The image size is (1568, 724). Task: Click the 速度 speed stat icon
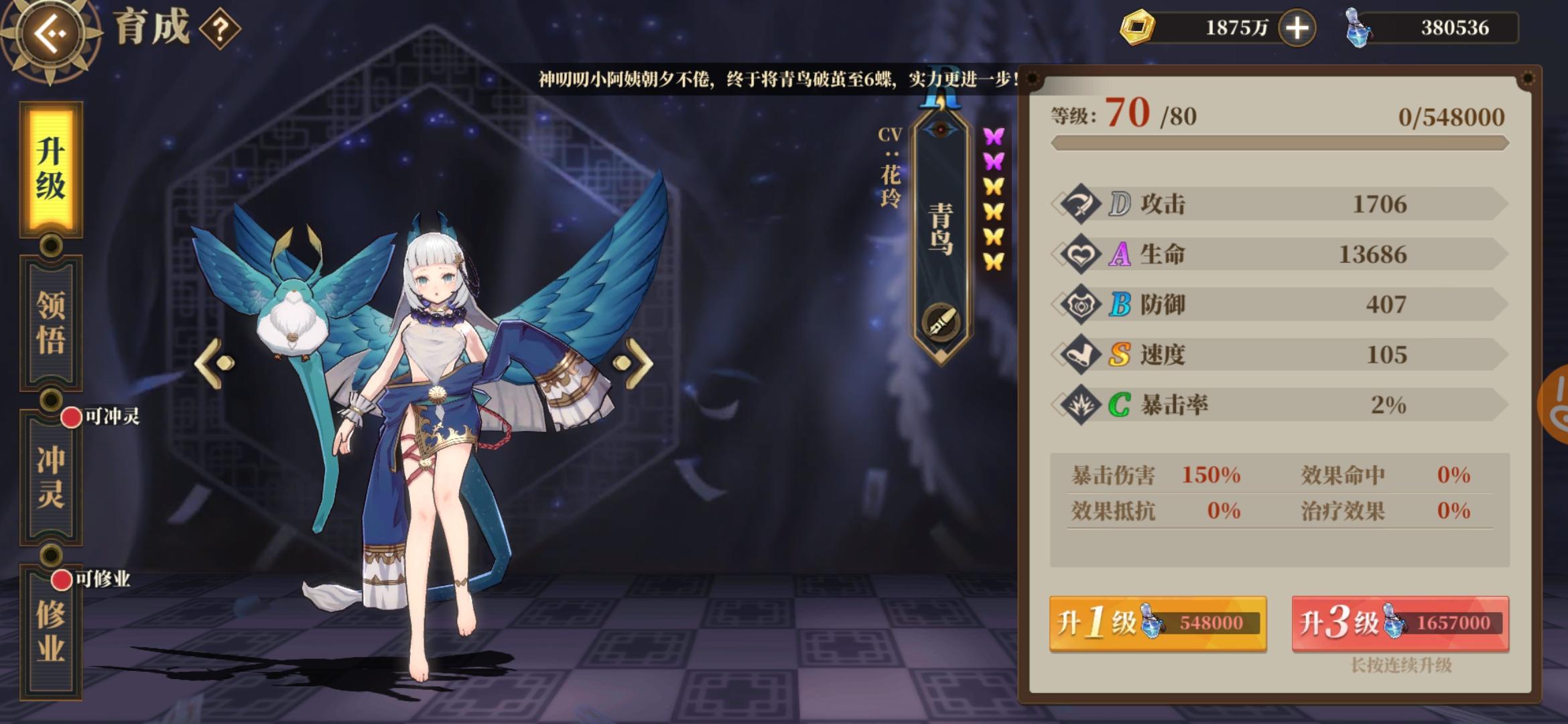point(1081,354)
